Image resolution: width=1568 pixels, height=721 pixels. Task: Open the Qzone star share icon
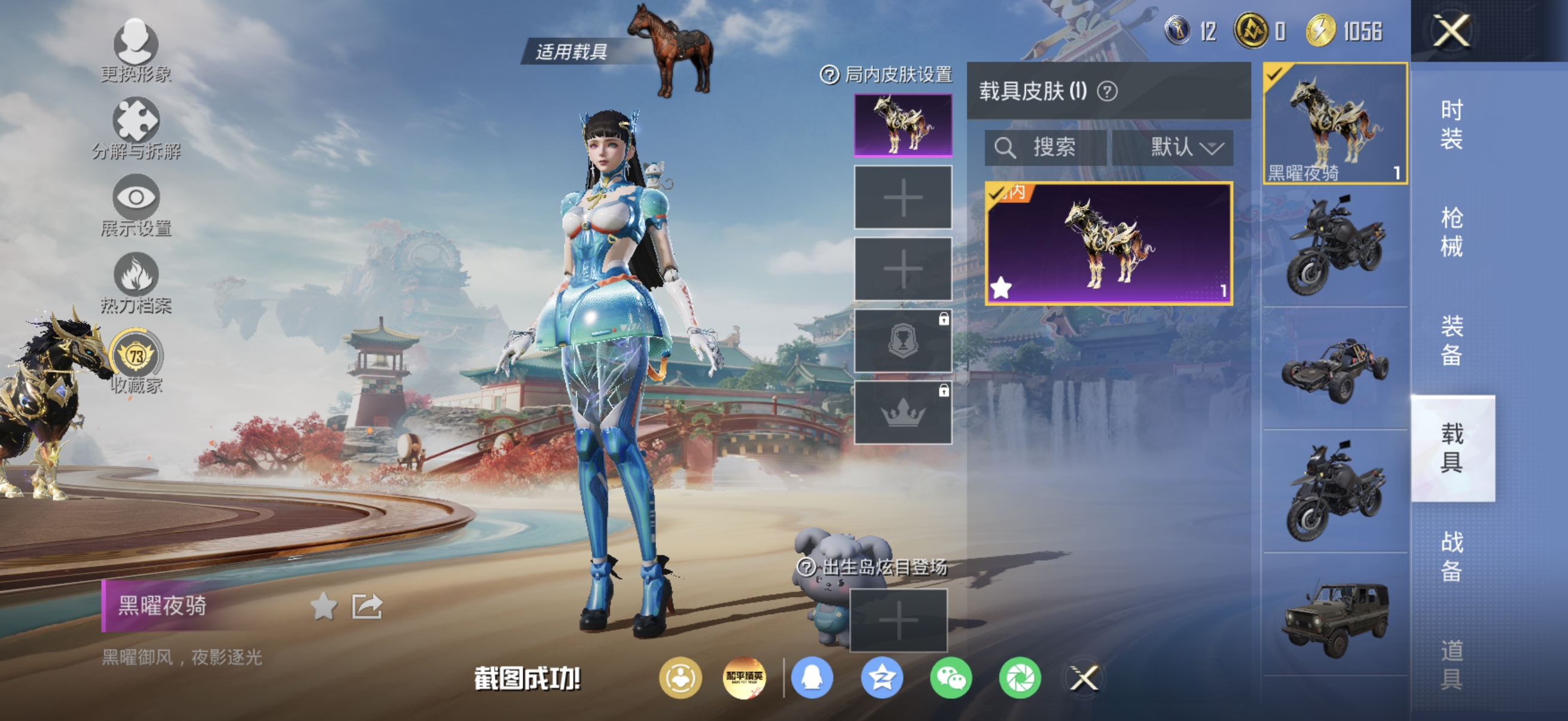[881, 680]
